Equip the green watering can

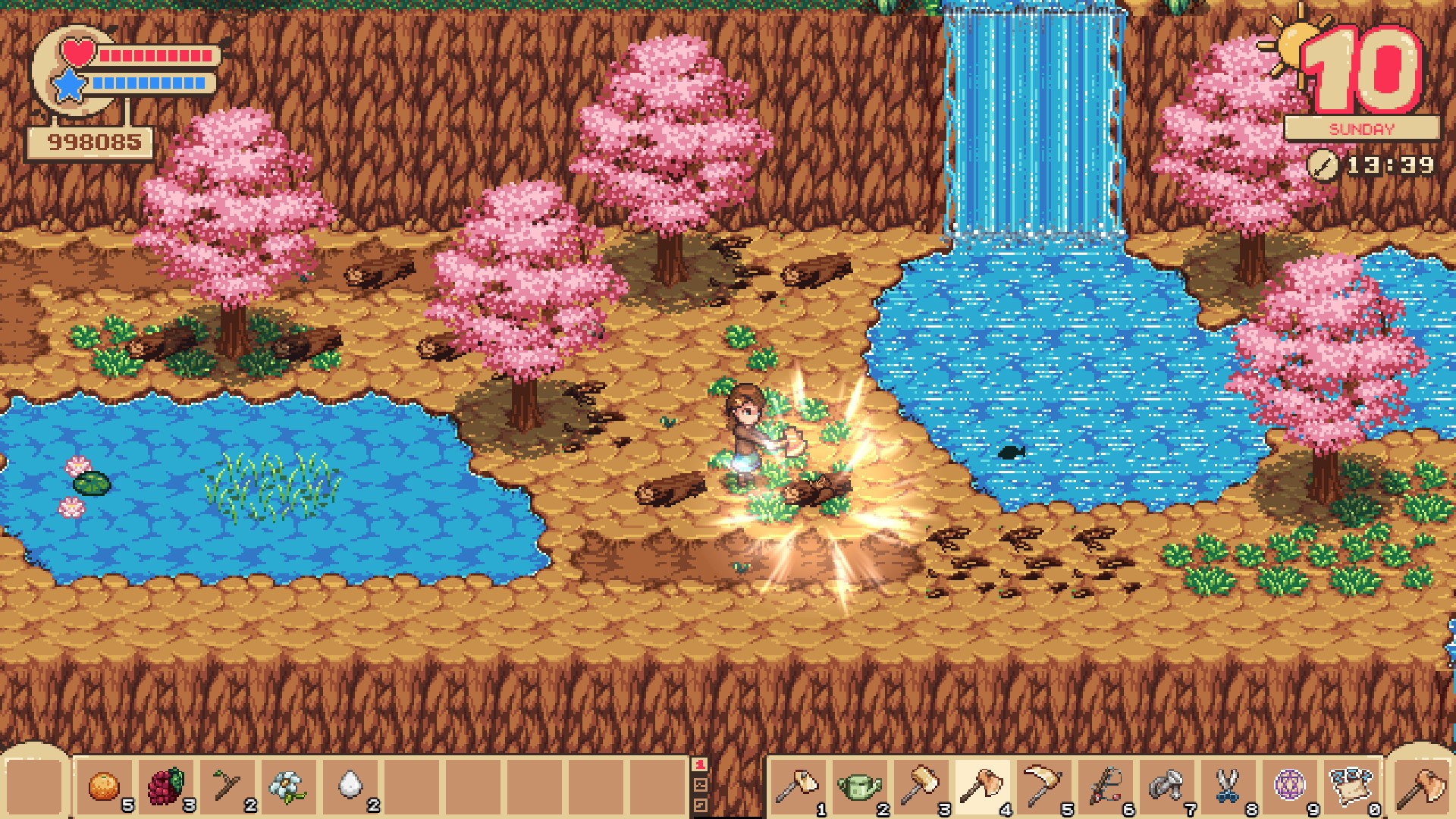click(858, 787)
